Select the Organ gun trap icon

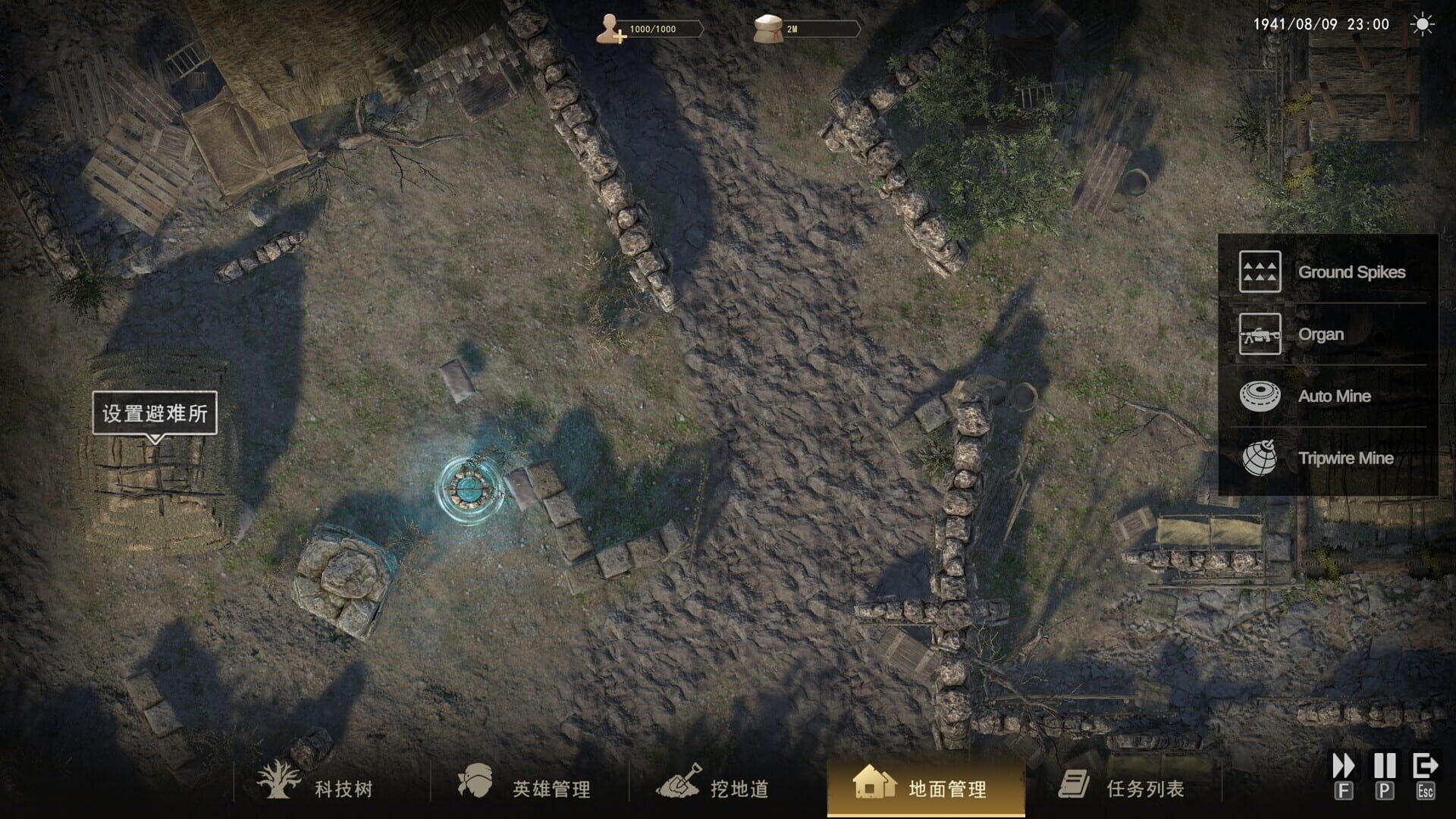[x=1259, y=334]
